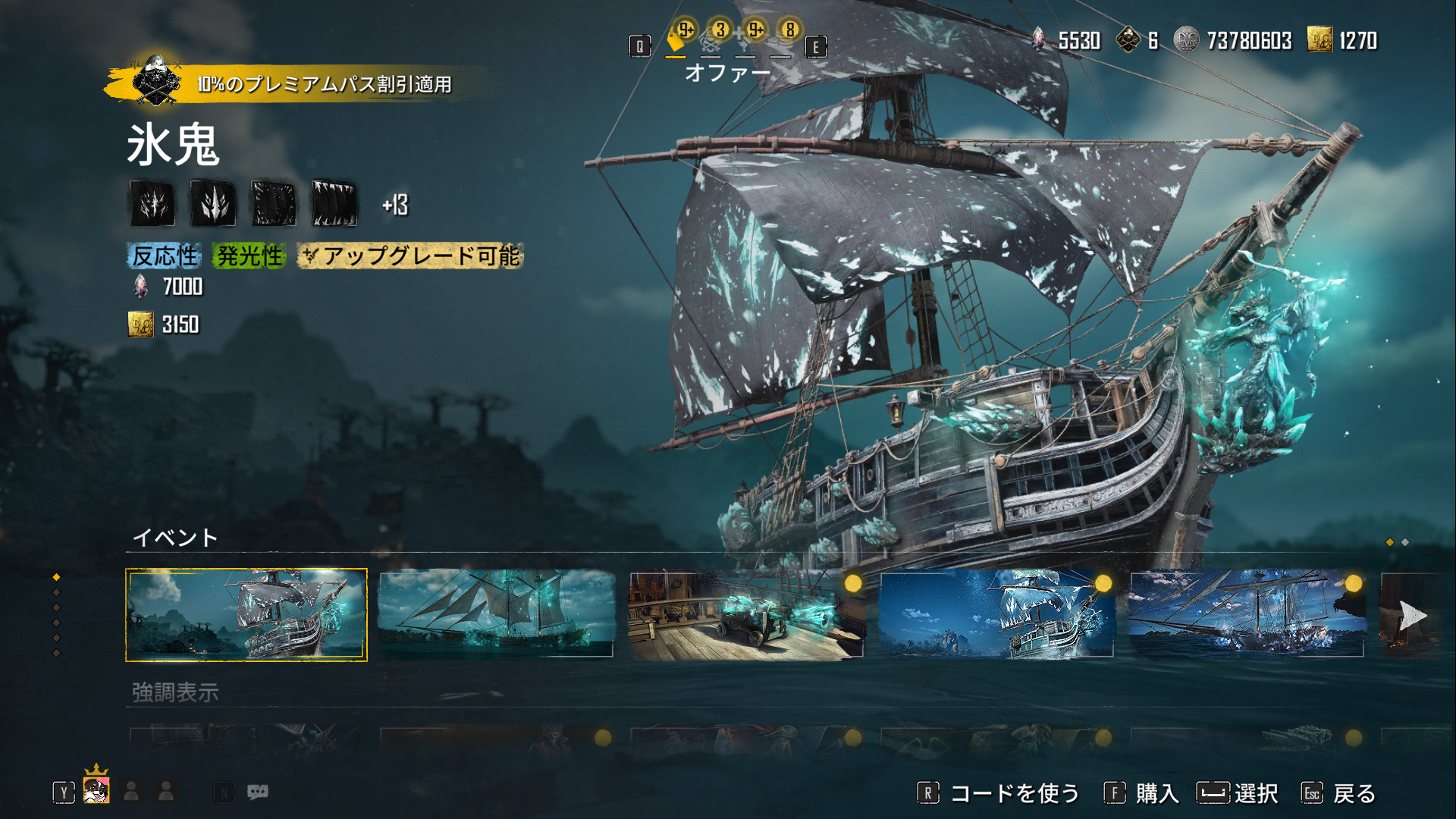Select the first empty party member slot
1456x819 pixels.
[131, 791]
